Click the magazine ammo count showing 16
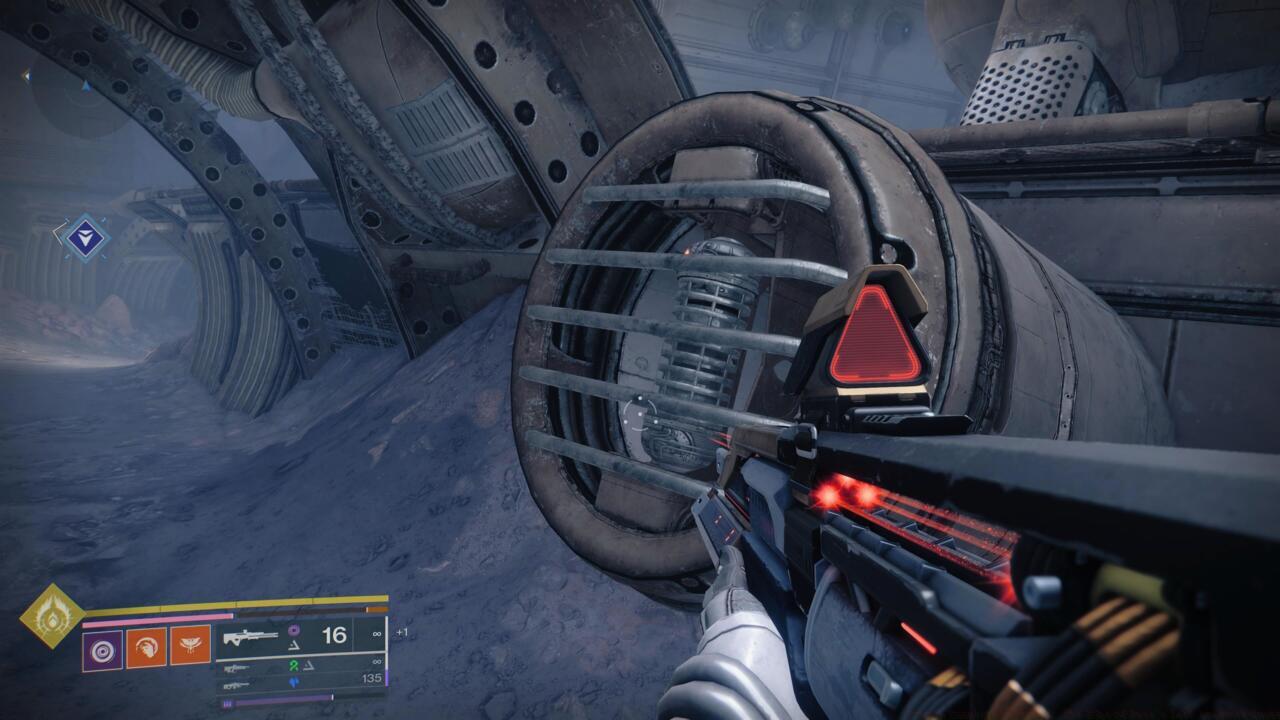Screen dimensions: 1280x720 333,636
